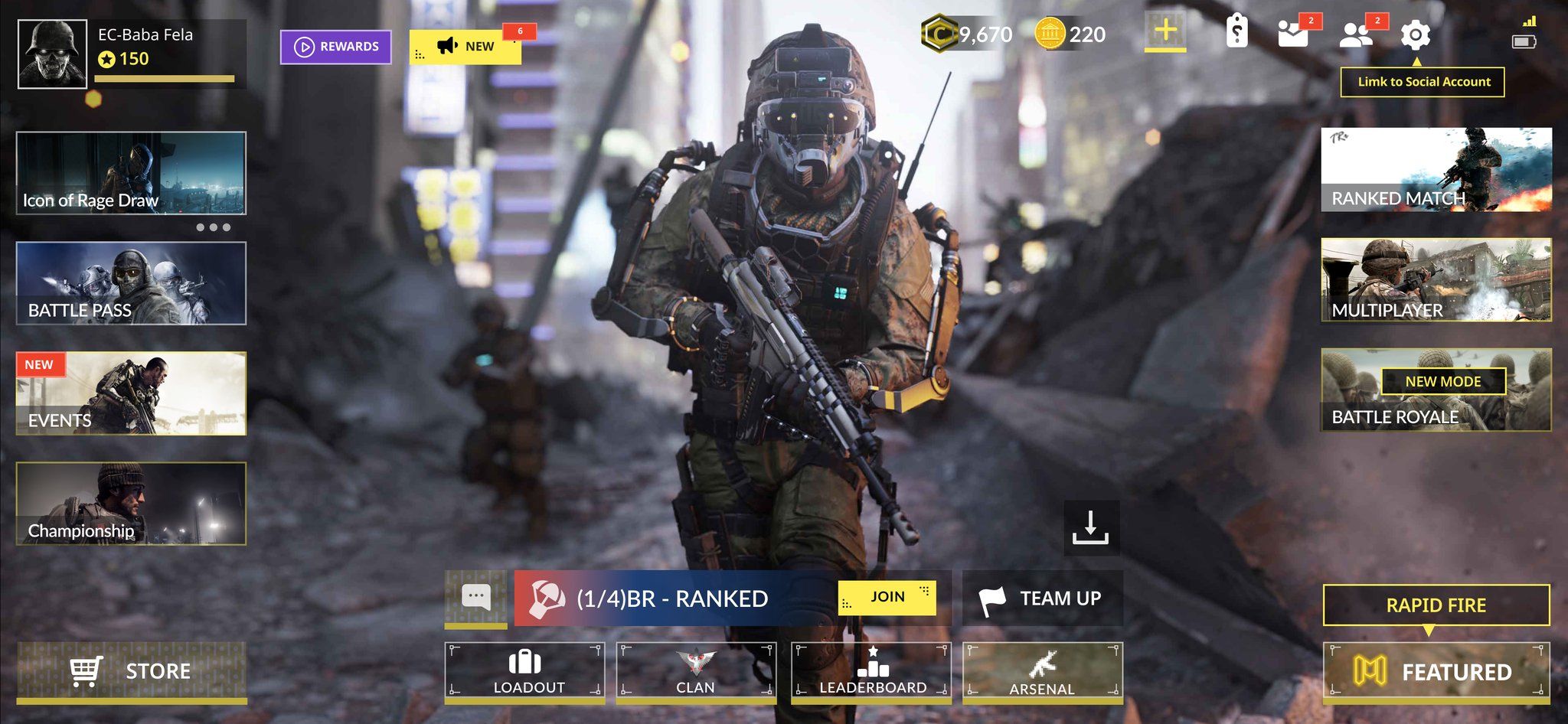The width and height of the screenshot is (1568, 724).
Task: Click the download icon above the lobby bar
Action: tap(1090, 528)
